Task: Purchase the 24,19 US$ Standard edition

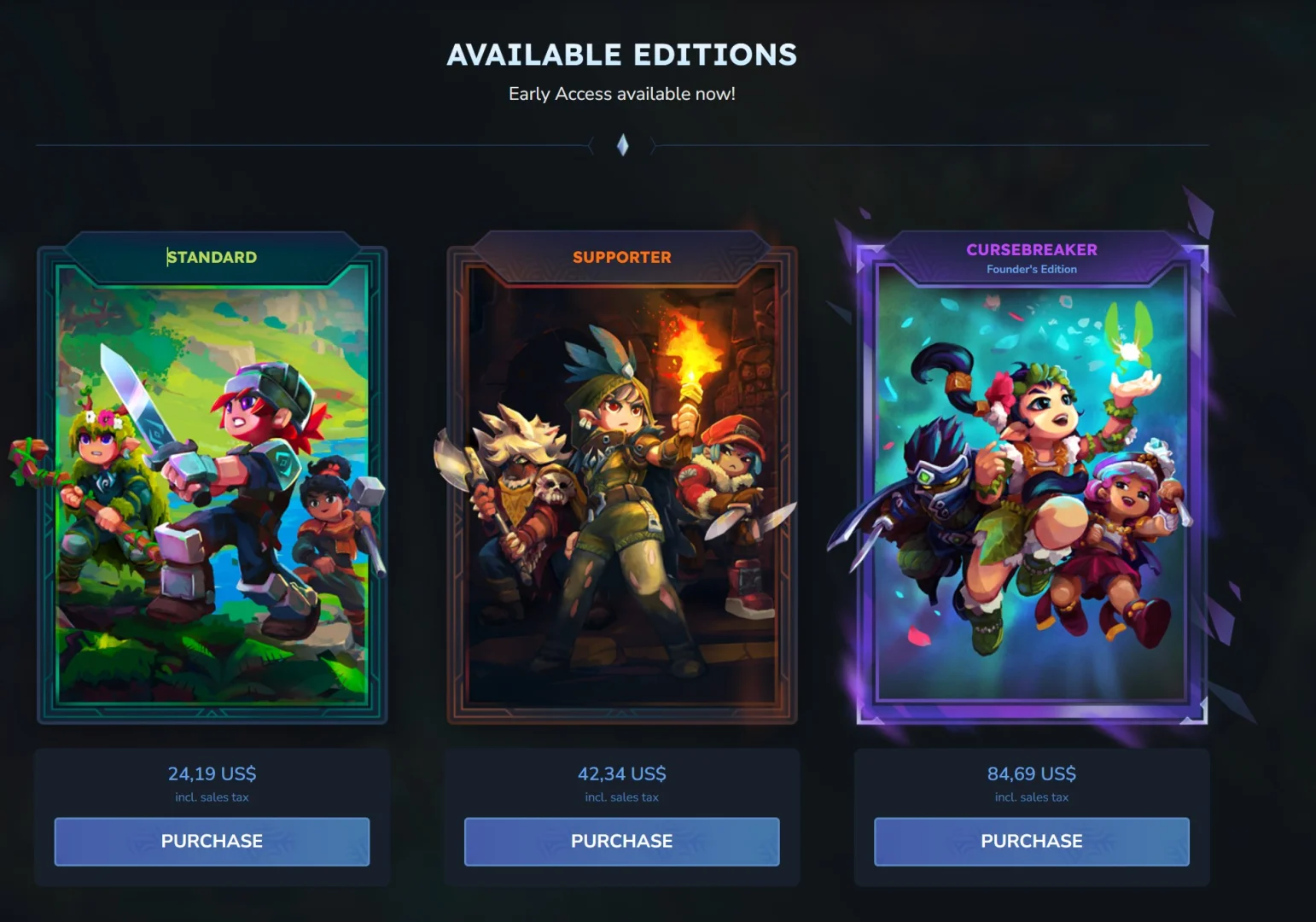Action: tap(212, 841)
